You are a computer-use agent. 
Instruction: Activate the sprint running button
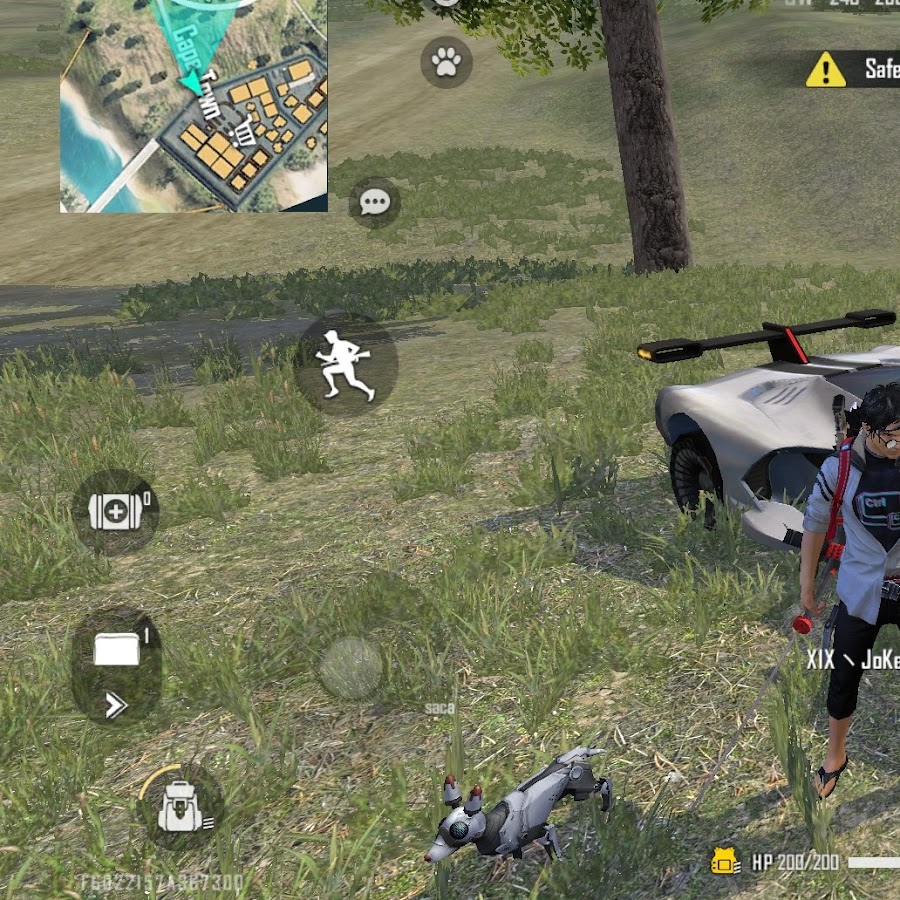pos(346,364)
